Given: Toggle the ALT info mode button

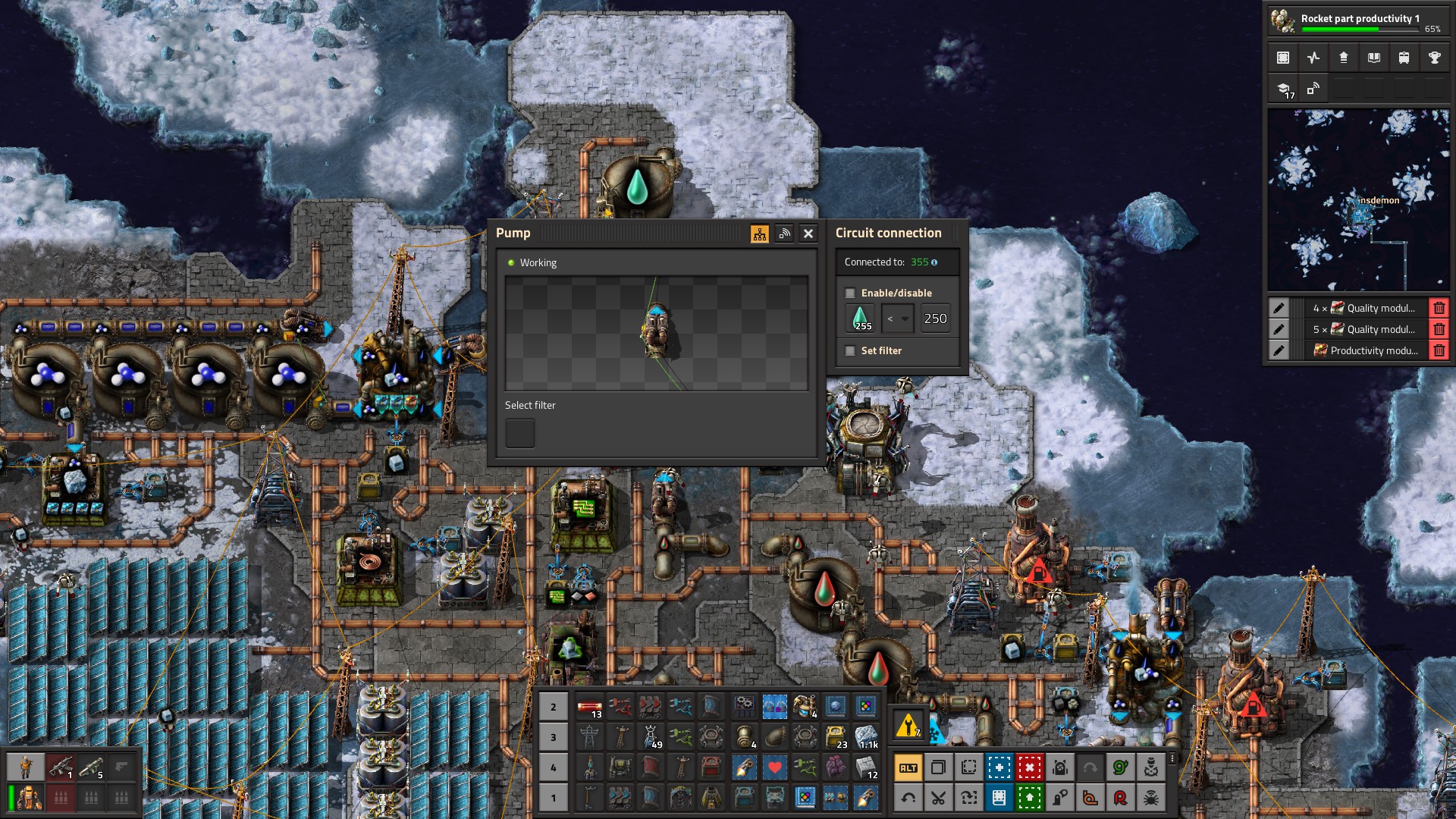Looking at the screenshot, I should [908, 767].
